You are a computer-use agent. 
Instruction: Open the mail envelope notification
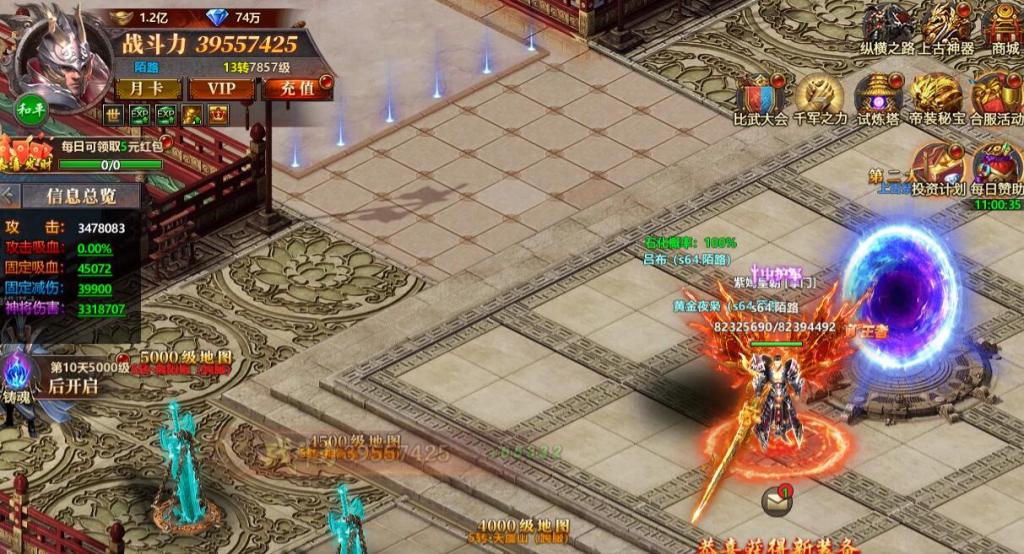pyautogui.click(x=775, y=499)
